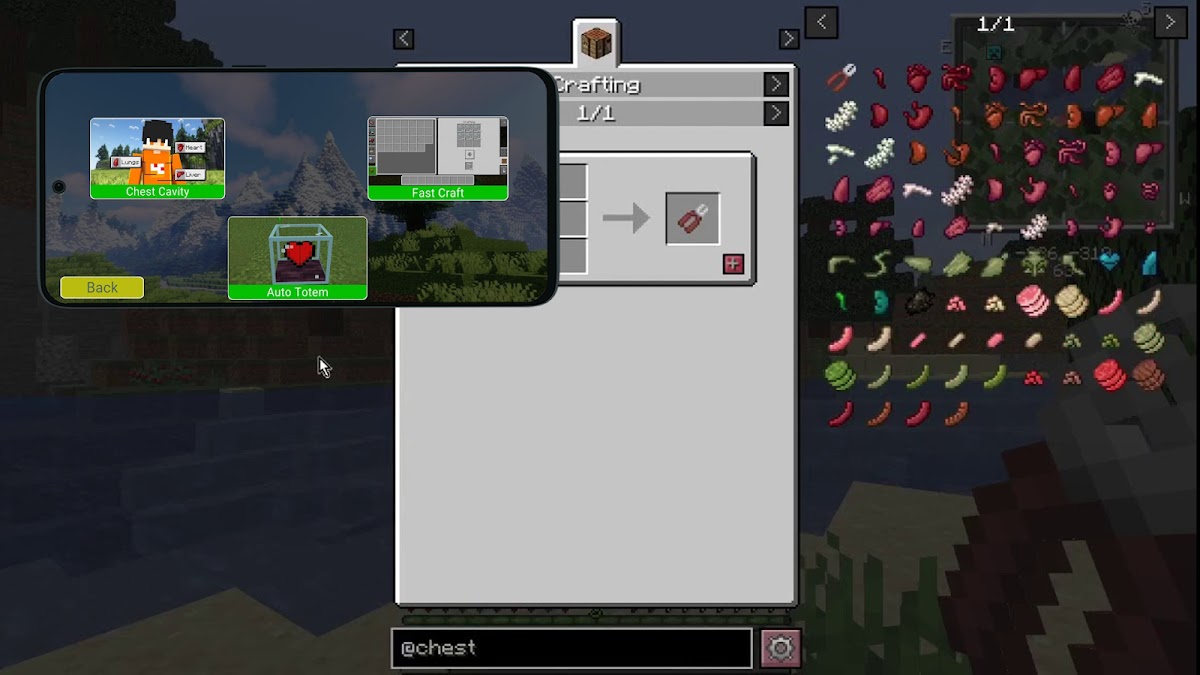The image size is (1200, 675).
Task: Select the green burger item in list
Action: (841, 376)
